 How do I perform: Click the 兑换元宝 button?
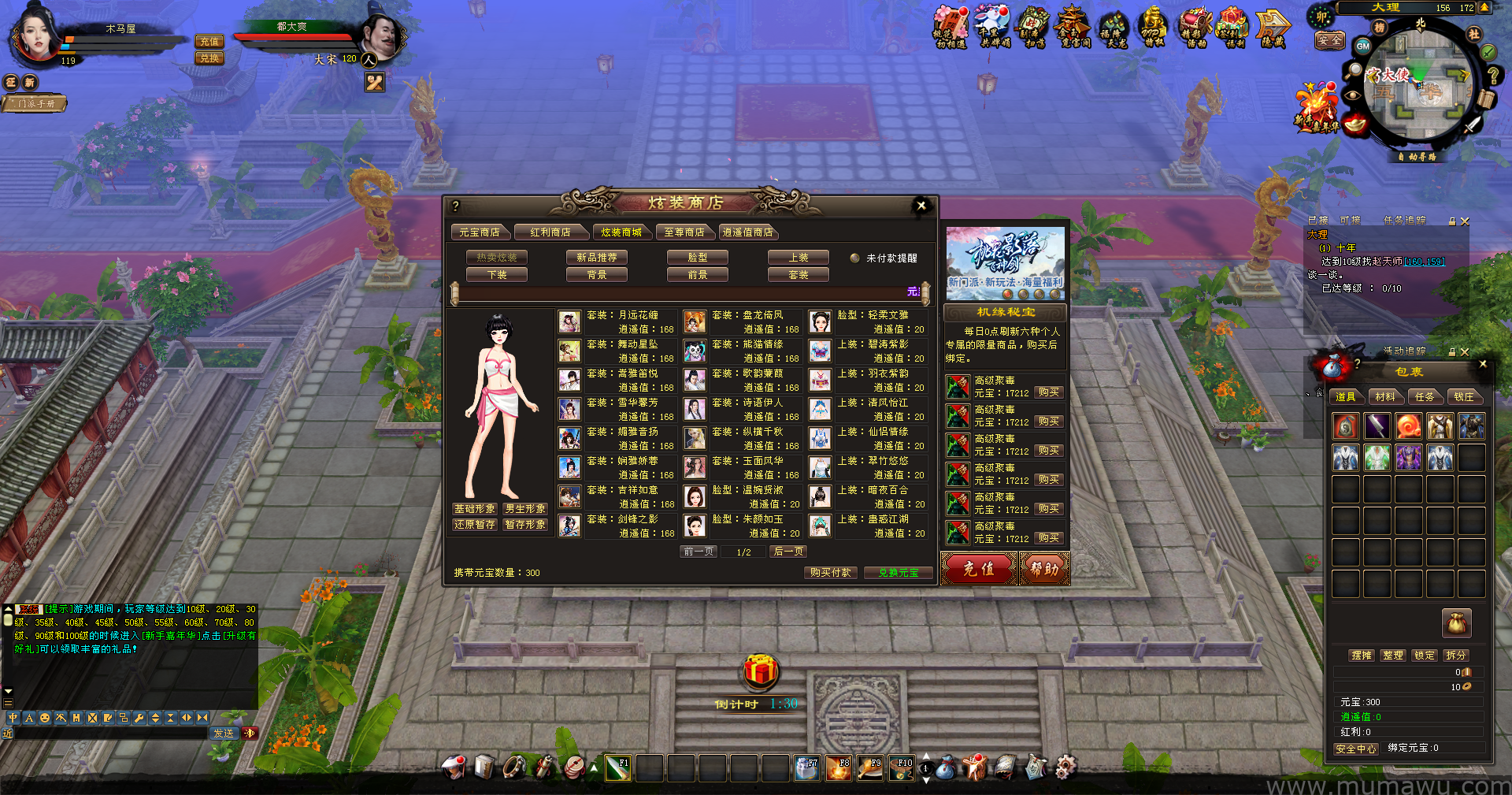[x=899, y=573]
